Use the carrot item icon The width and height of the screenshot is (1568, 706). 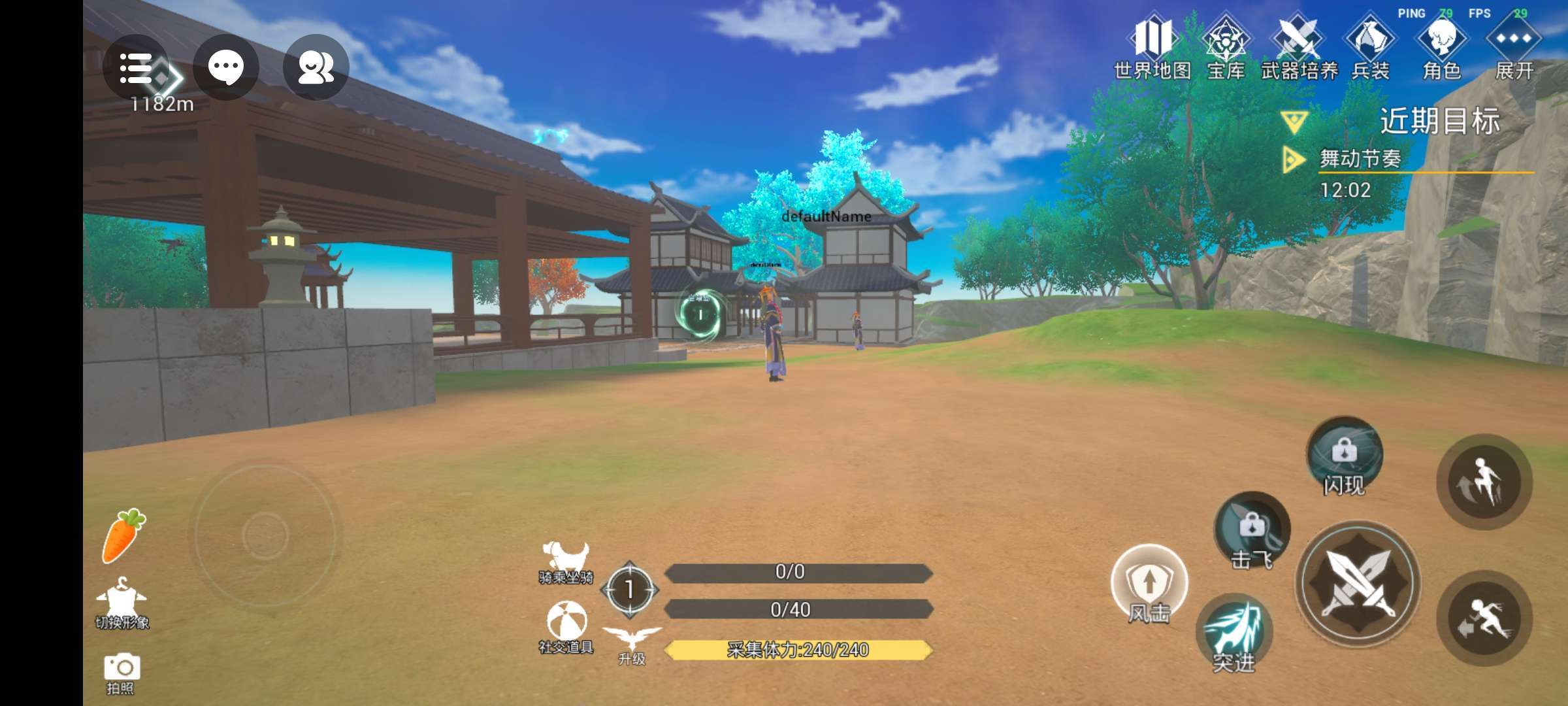coord(123,535)
